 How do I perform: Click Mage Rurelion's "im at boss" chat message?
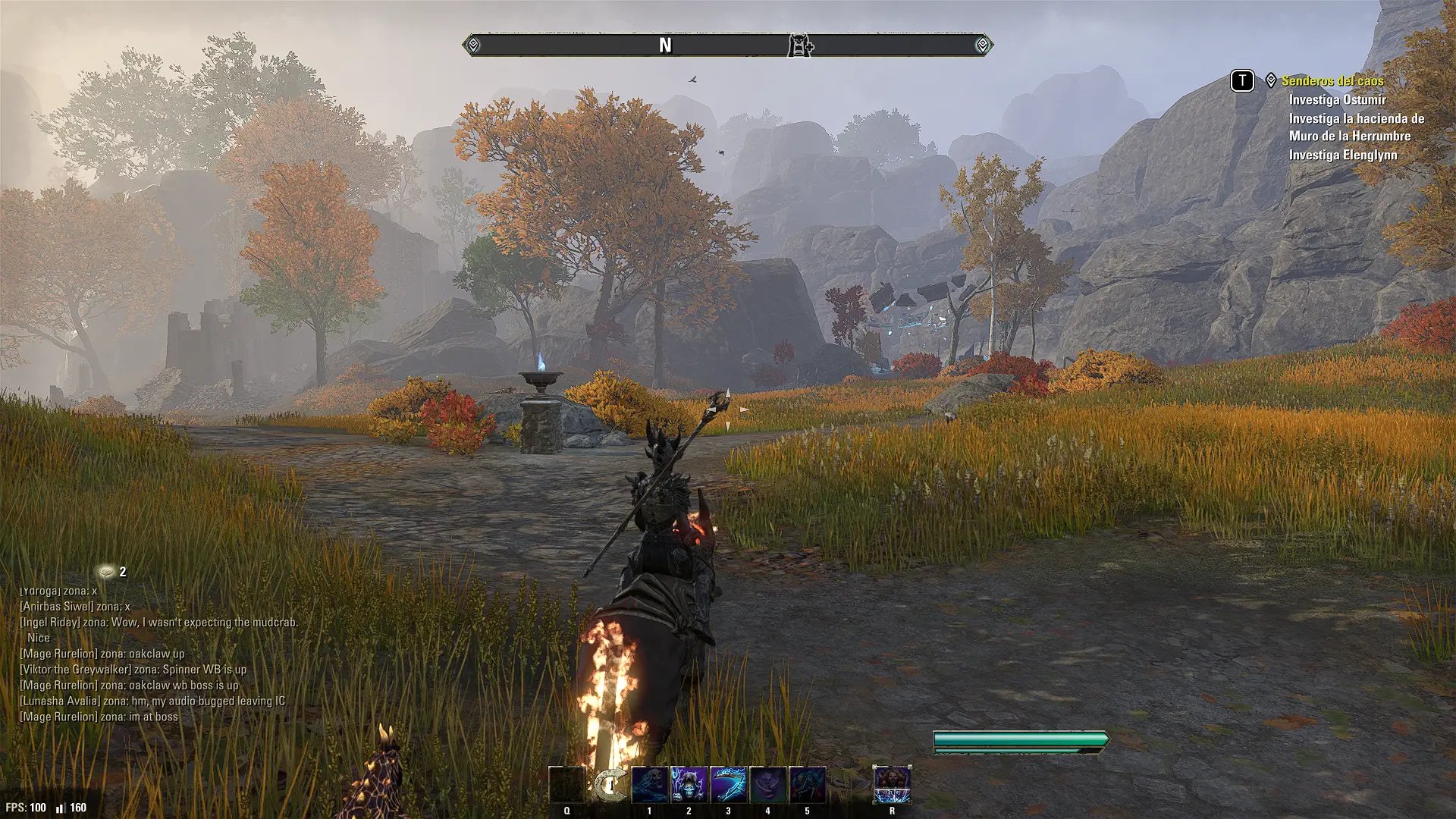point(99,717)
